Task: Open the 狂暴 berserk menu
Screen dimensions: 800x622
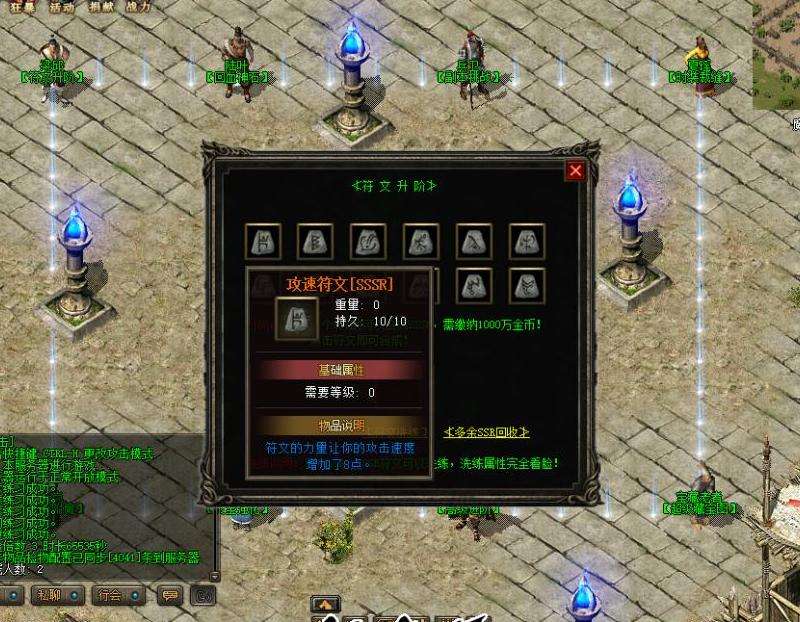Action: [22, 6]
